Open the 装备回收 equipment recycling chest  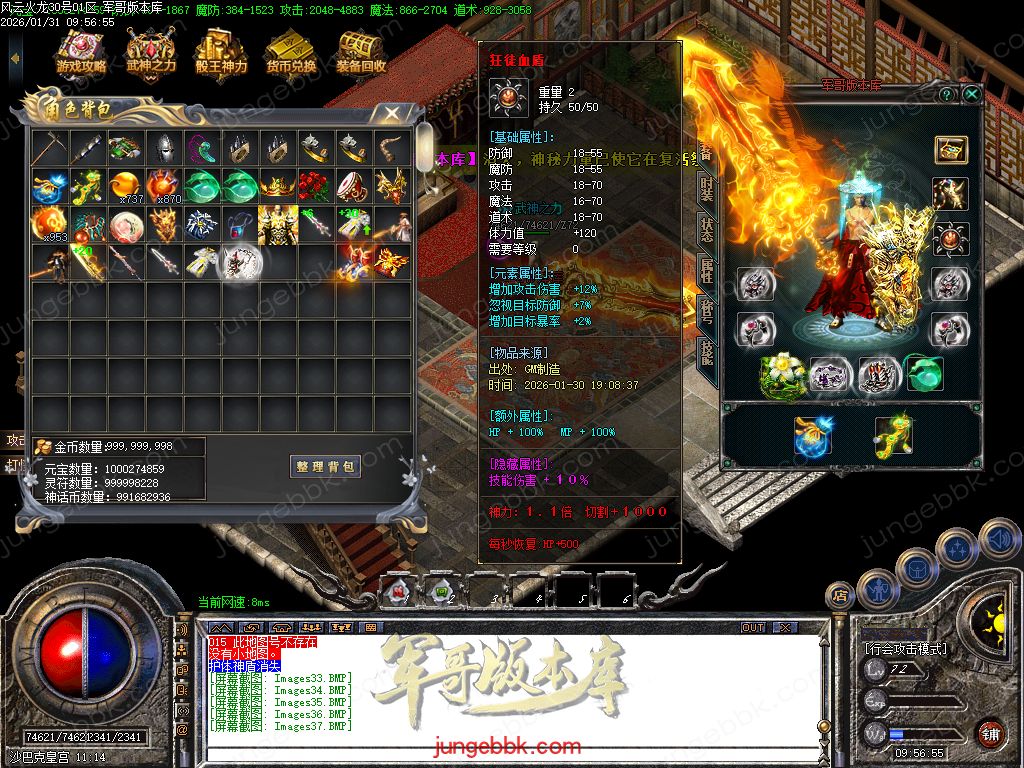[361, 52]
